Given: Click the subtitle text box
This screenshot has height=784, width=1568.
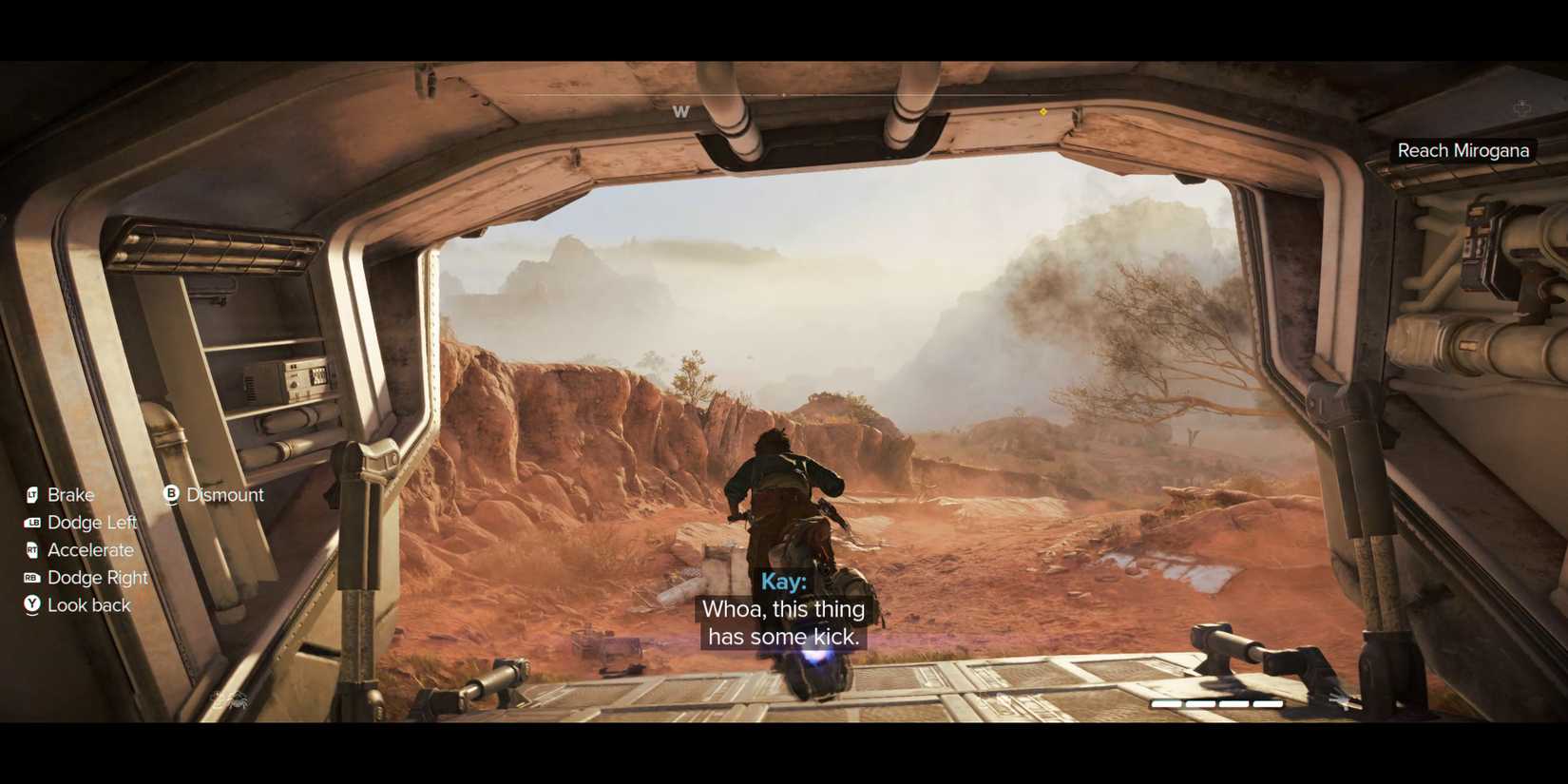Looking at the screenshot, I should tap(783, 622).
